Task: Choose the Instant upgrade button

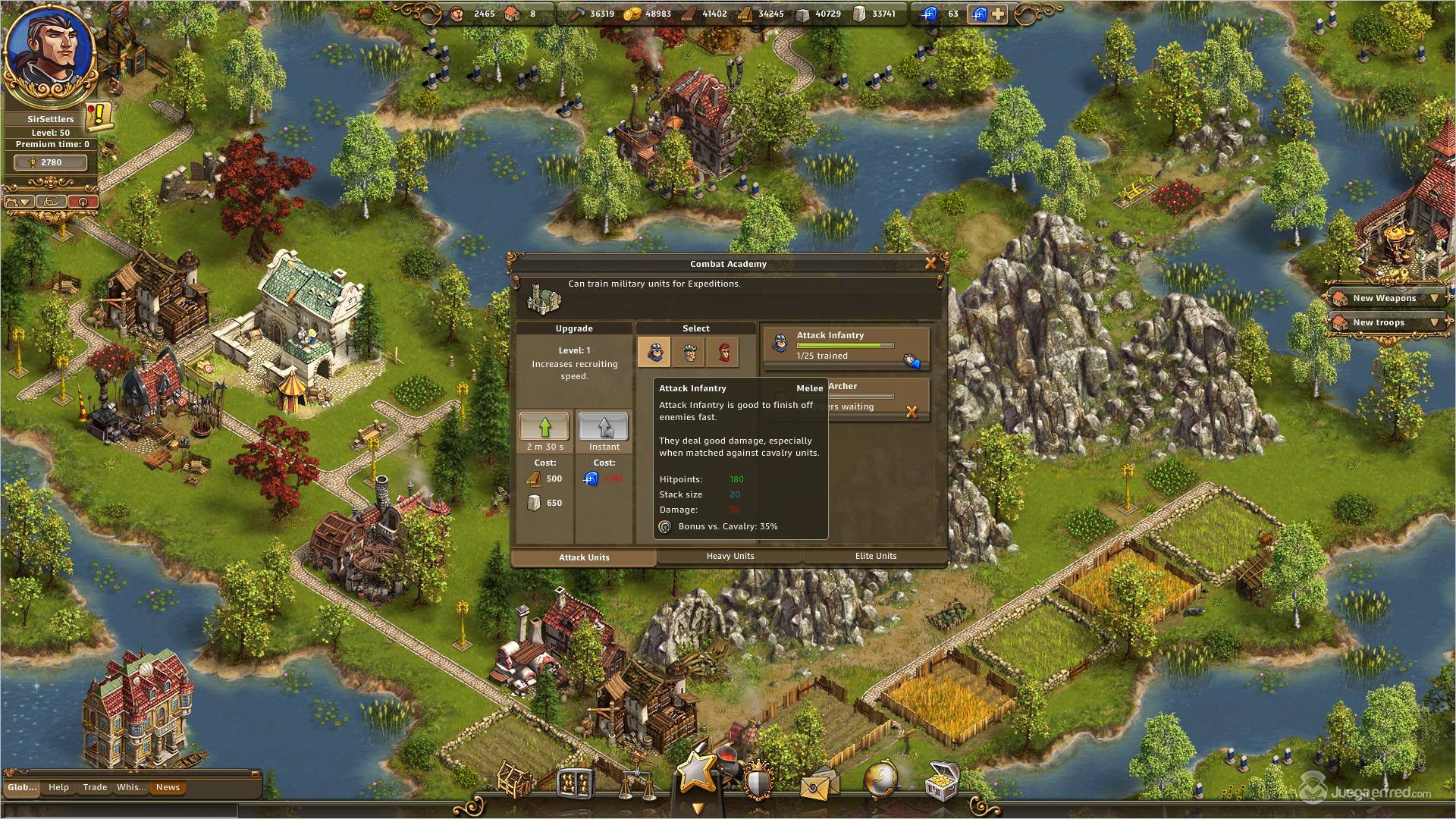Action: pyautogui.click(x=604, y=426)
